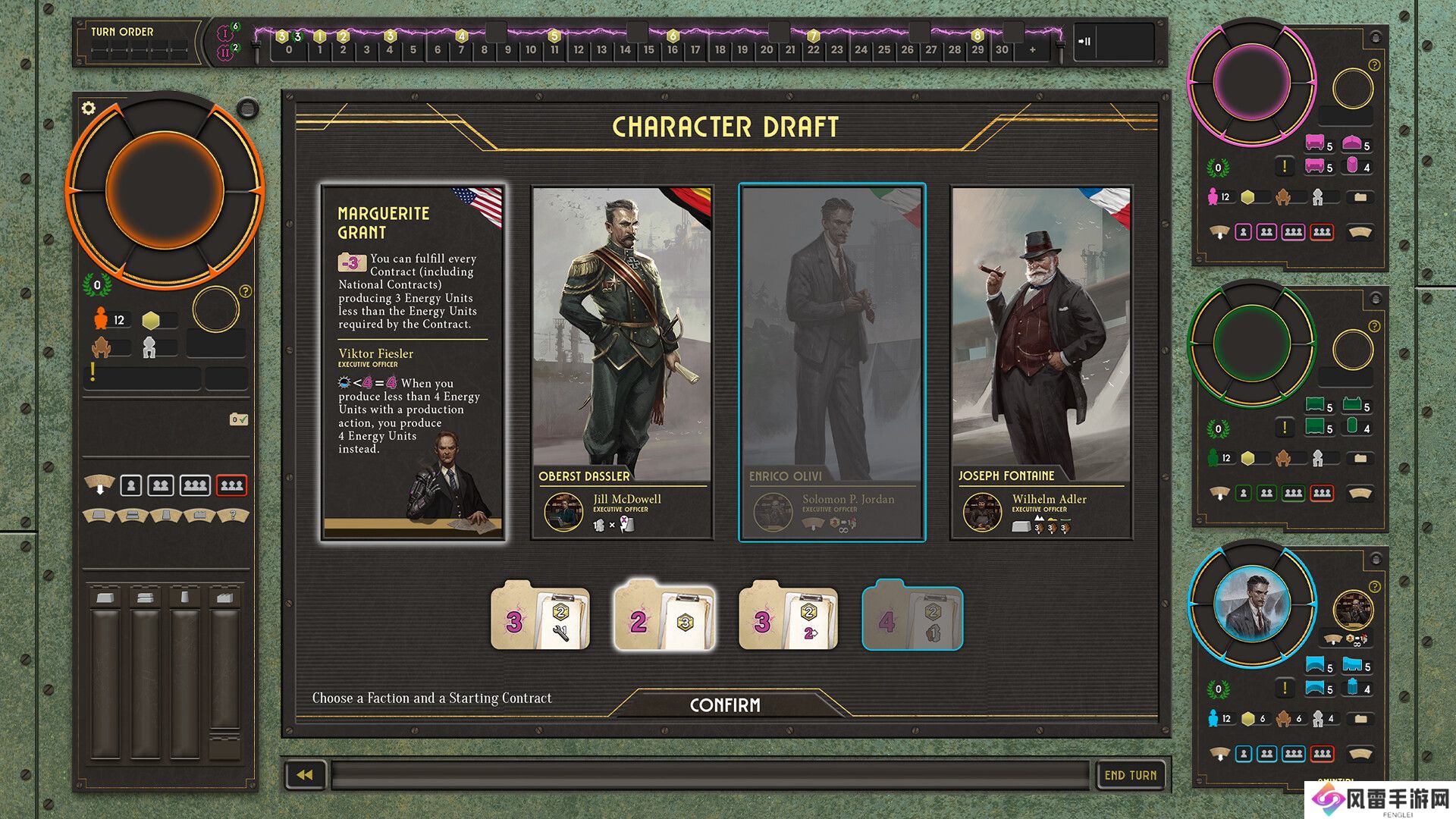Select the Joseph Fontaine character card
Viewport: 1456px width, 819px height.
pos(1041,362)
